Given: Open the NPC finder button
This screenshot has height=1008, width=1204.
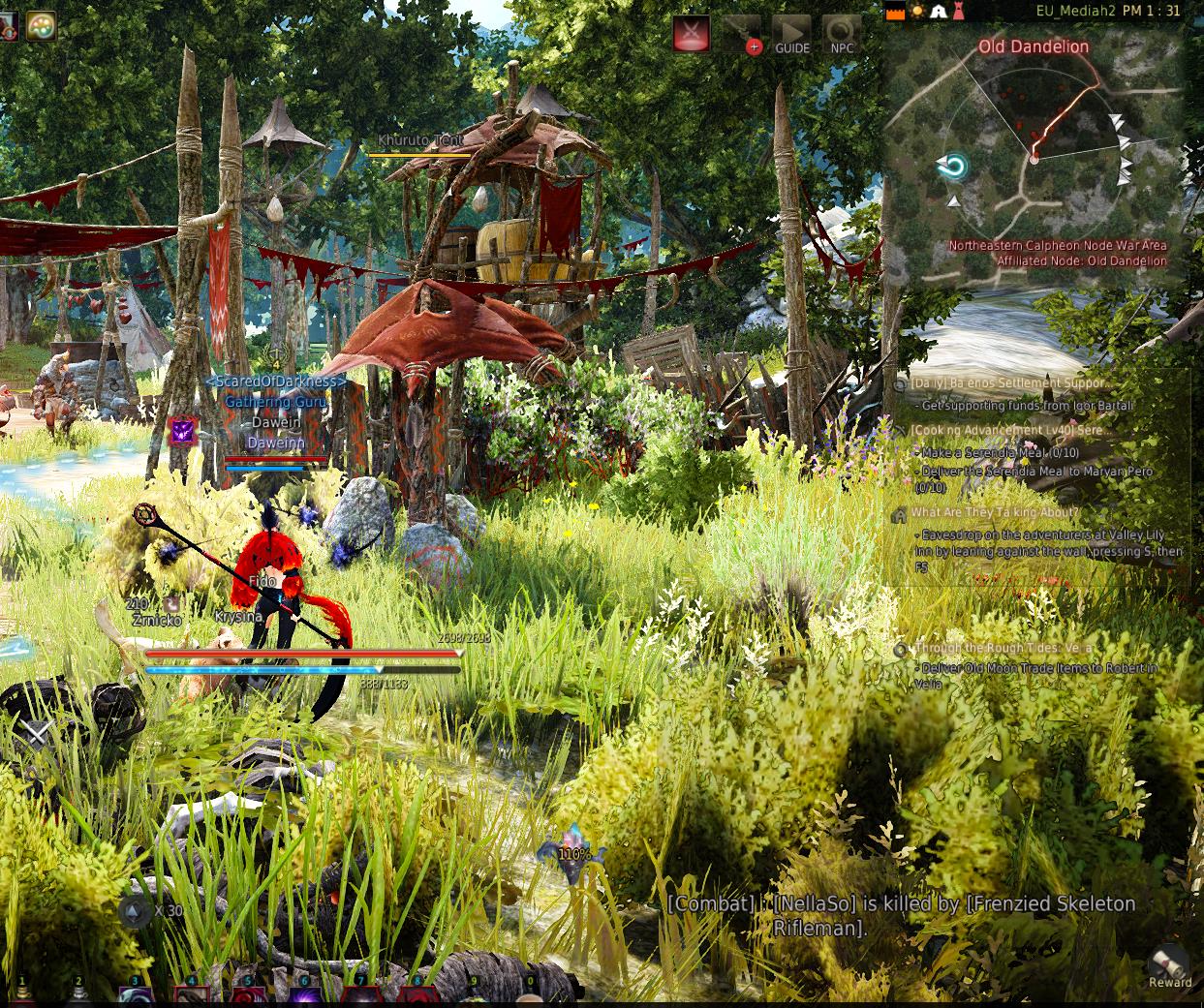Looking at the screenshot, I should pyautogui.click(x=841, y=34).
